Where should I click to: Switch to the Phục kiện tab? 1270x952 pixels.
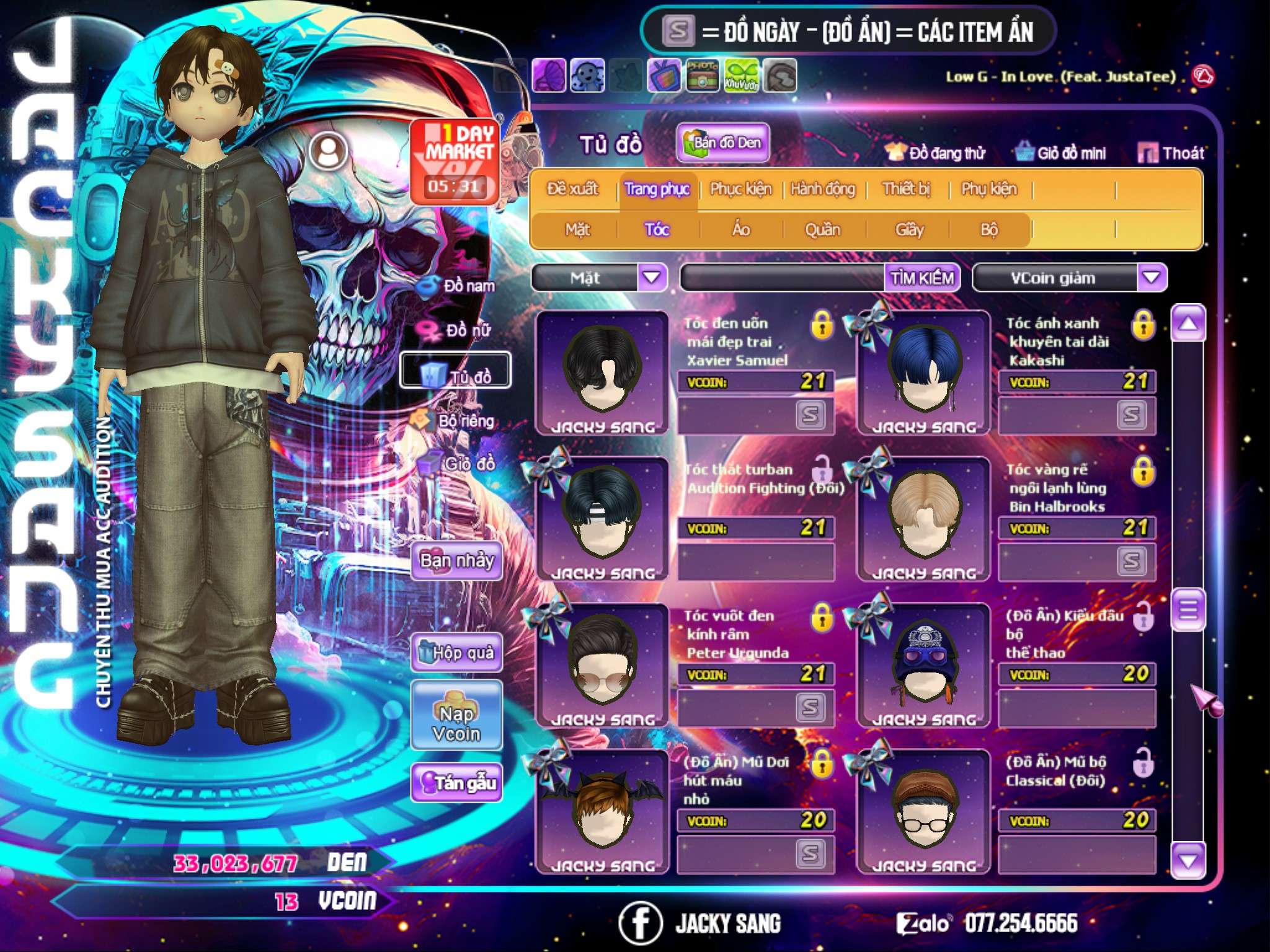pyautogui.click(x=740, y=189)
